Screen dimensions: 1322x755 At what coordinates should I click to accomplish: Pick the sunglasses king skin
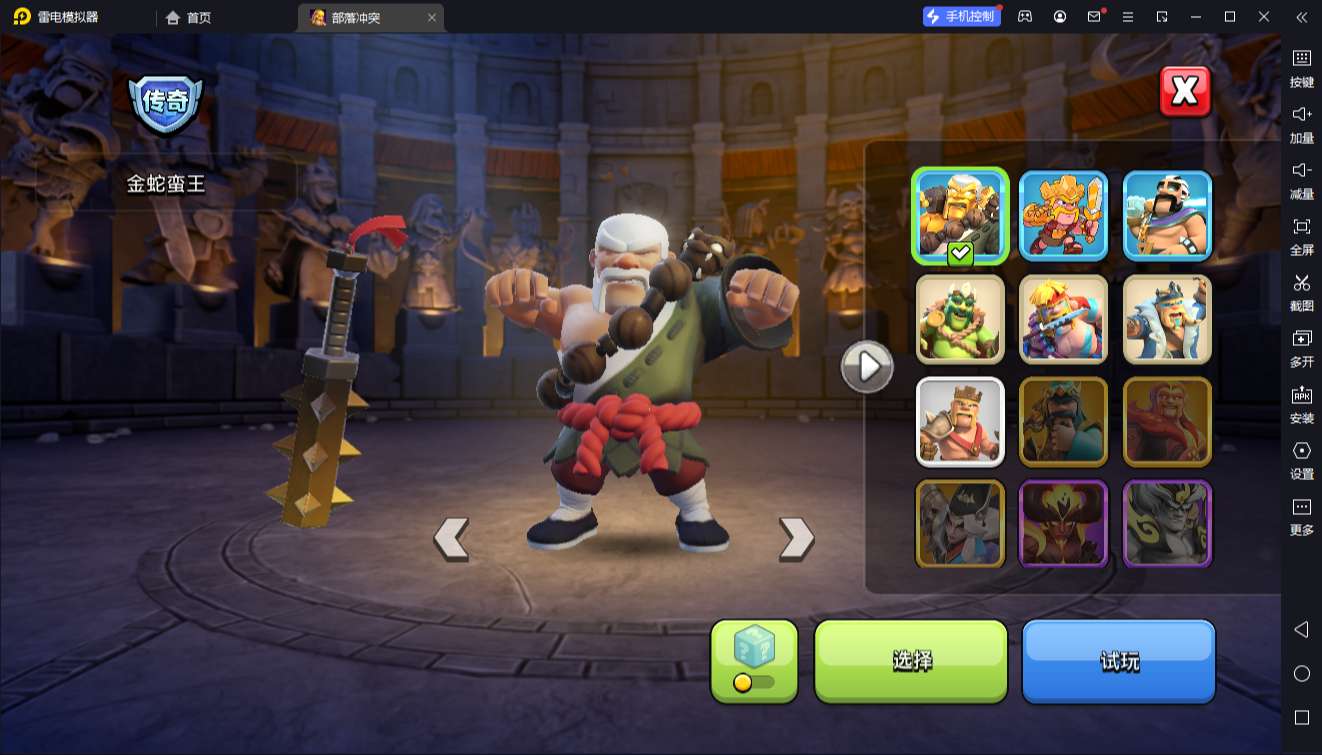[1167, 216]
